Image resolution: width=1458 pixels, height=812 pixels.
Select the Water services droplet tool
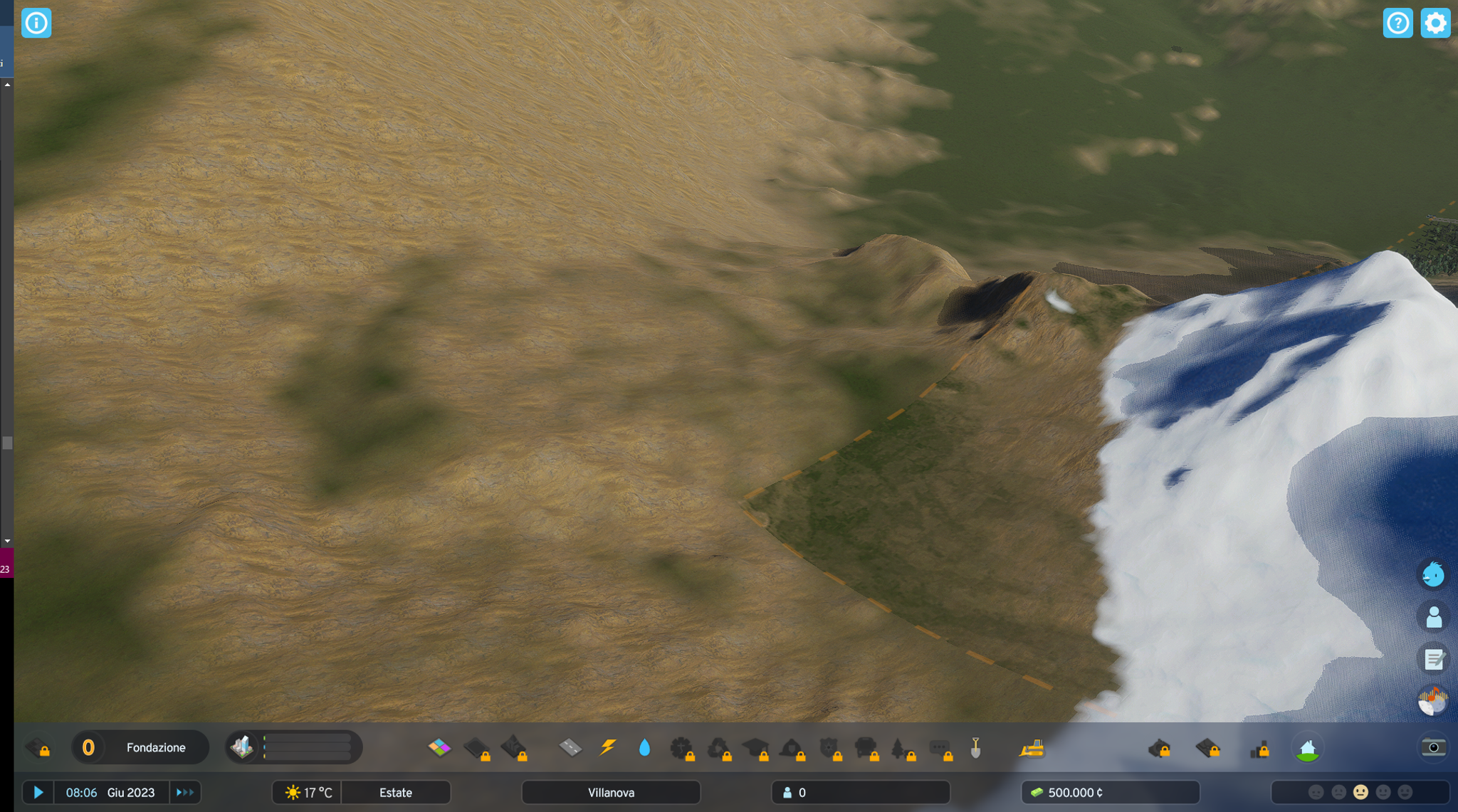coord(645,748)
